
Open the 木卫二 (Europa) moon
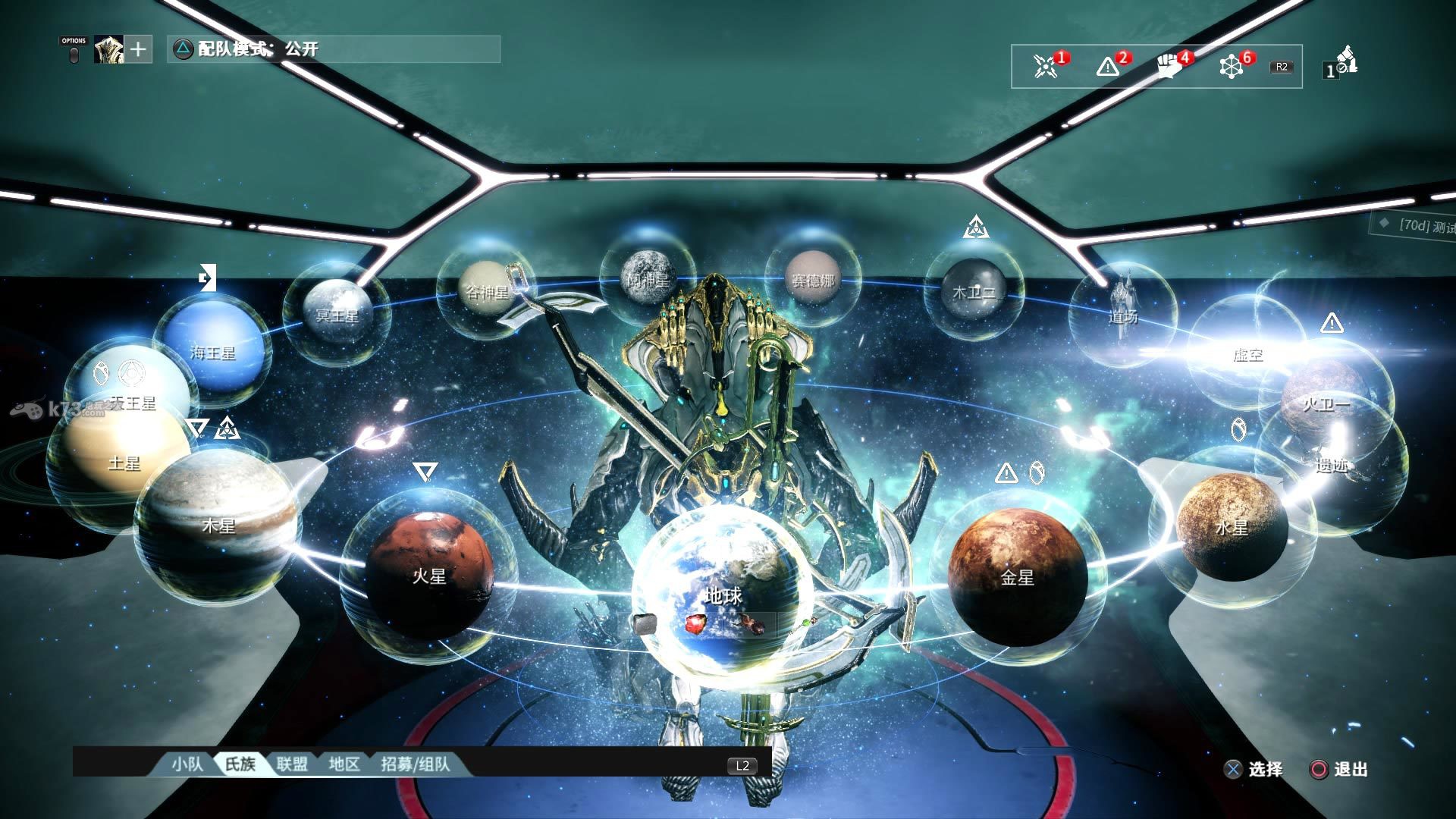click(x=974, y=292)
